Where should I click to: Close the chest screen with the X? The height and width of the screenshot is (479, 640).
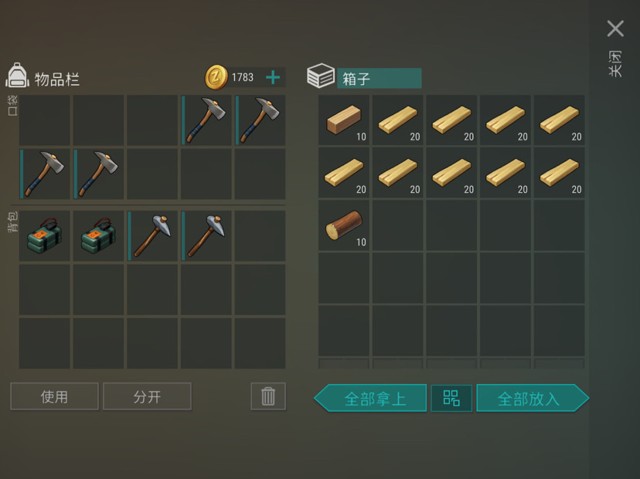(x=615, y=29)
